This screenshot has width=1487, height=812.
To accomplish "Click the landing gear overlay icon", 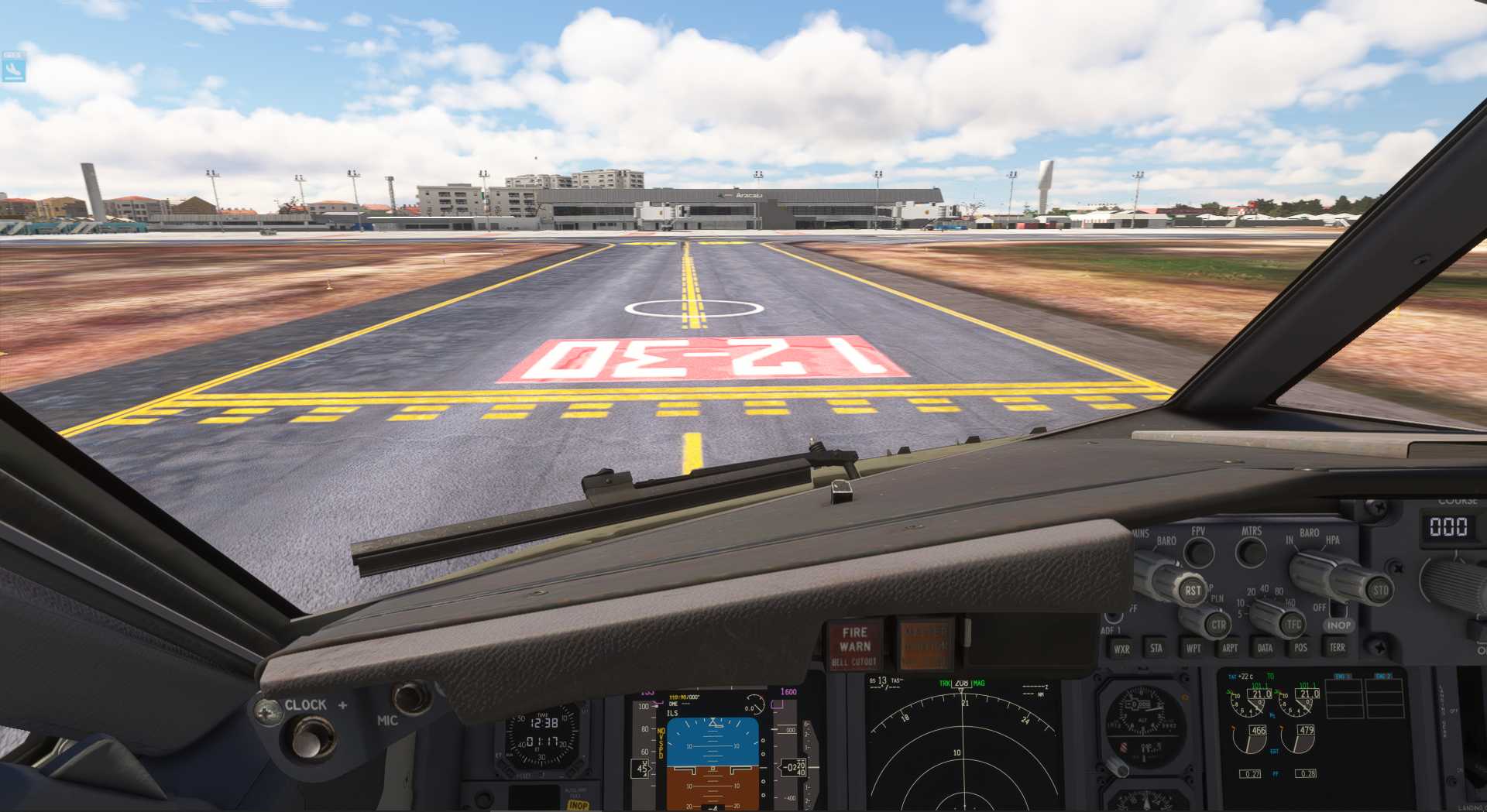I will tap(13, 69).
